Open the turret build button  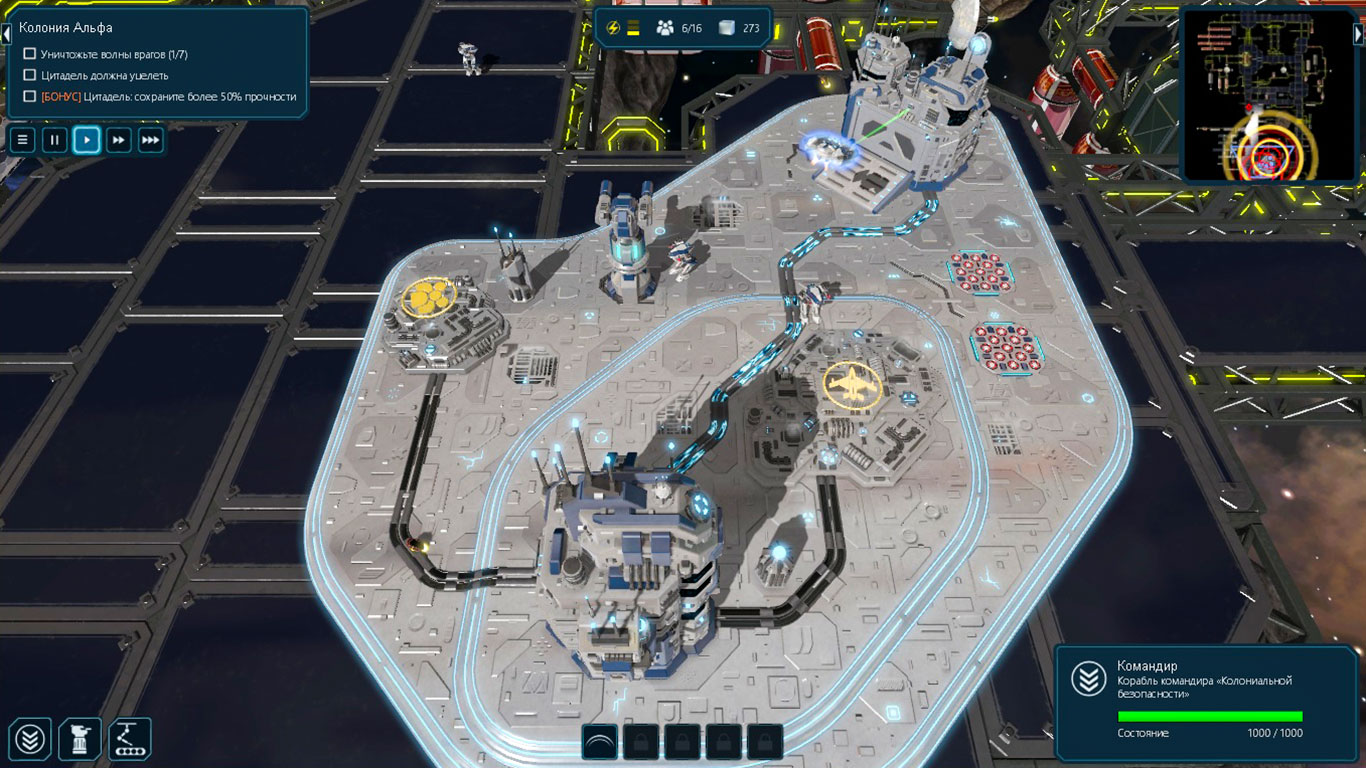[x=80, y=739]
